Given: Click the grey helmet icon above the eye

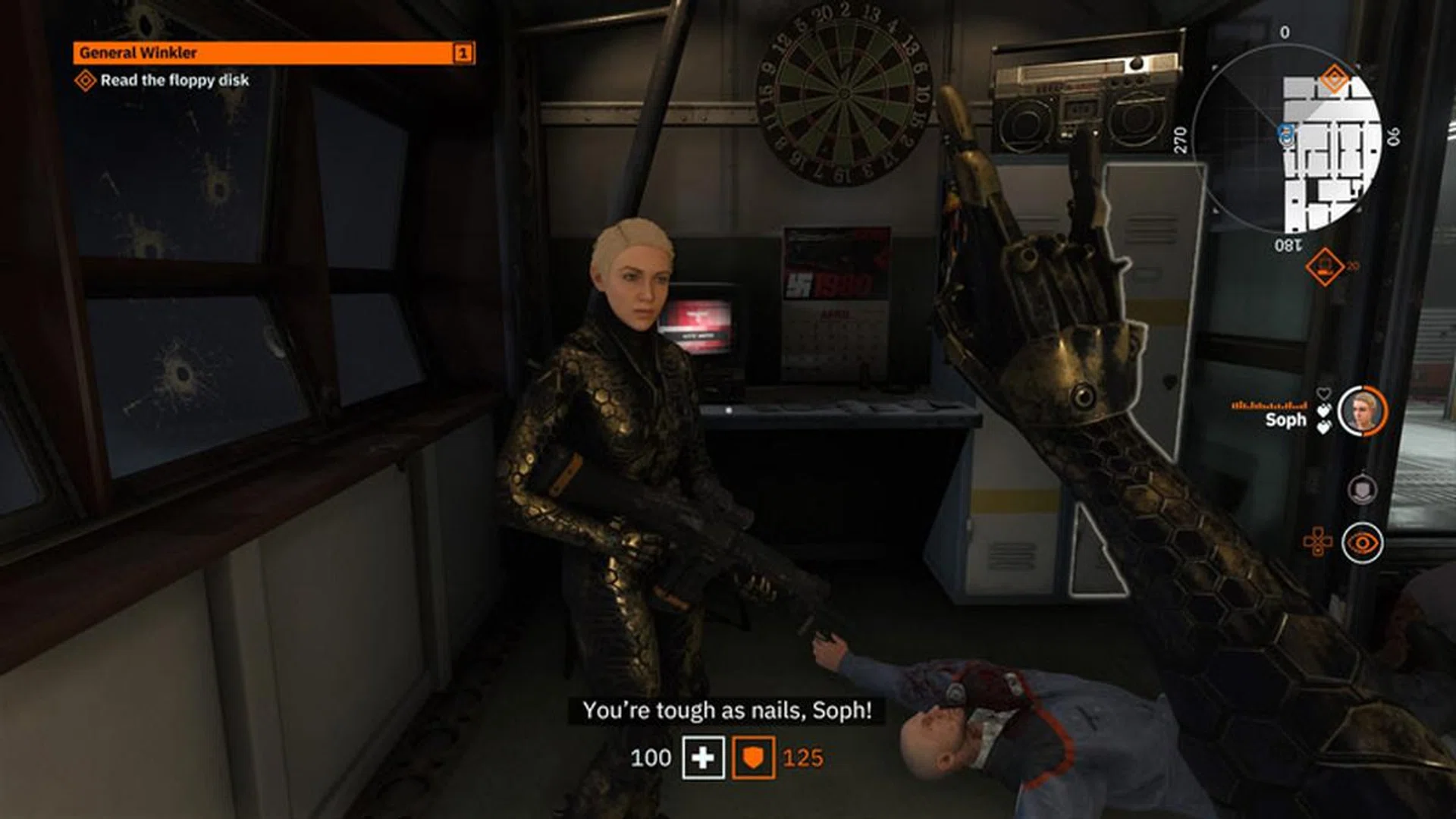Looking at the screenshot, I should tap(1362, 489).
